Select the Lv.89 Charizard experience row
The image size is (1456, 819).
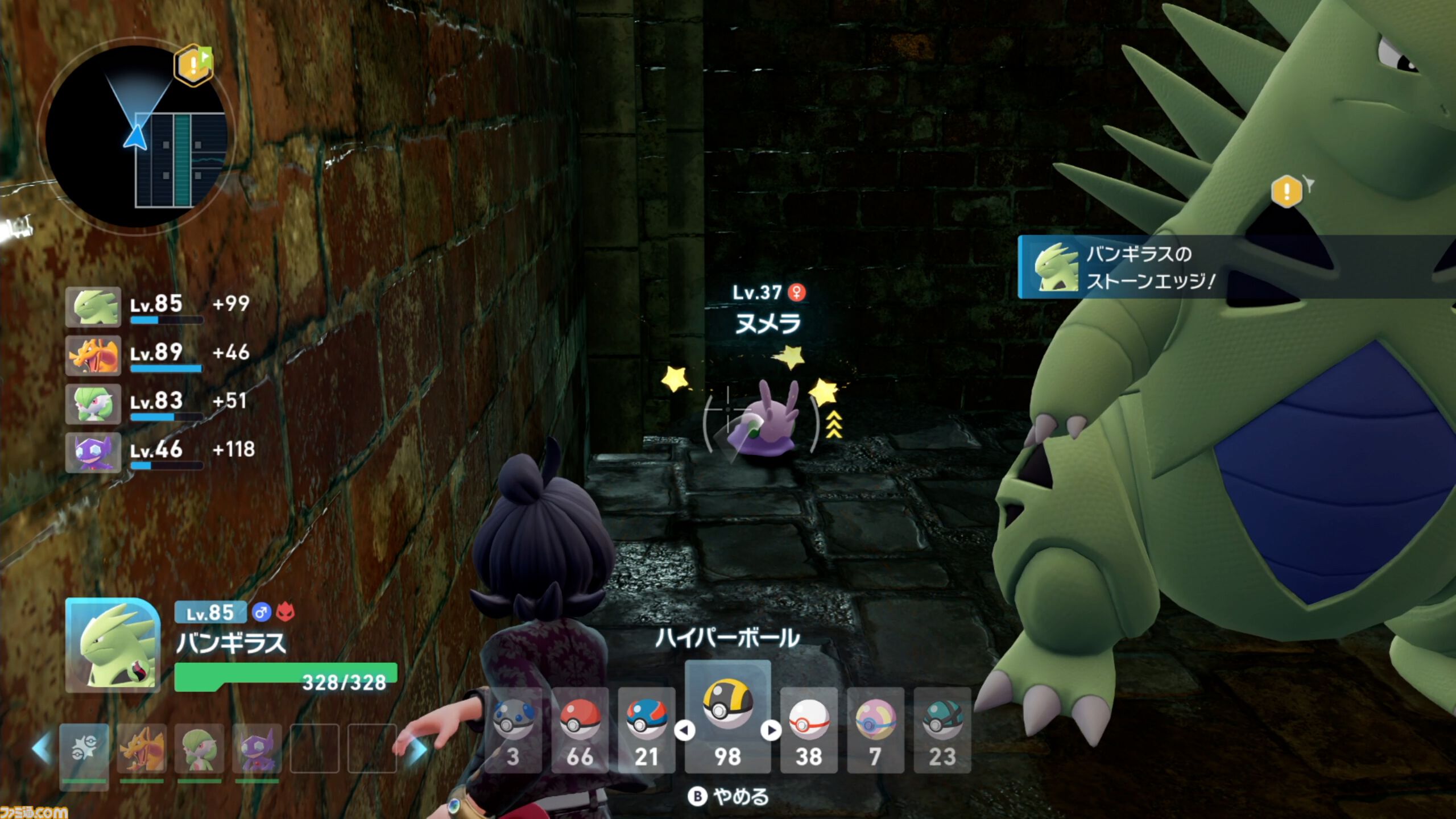tap(159, 355)
